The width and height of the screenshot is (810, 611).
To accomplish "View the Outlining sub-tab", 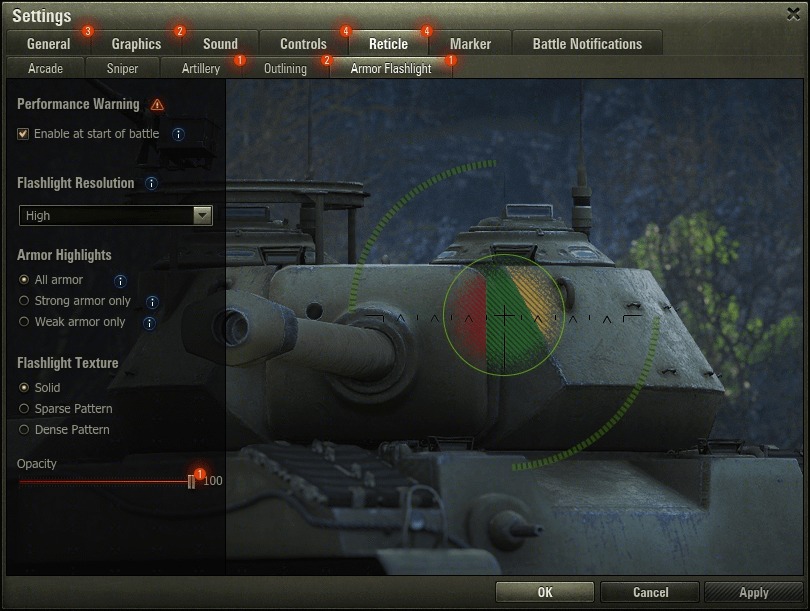I will pos(285,69).
